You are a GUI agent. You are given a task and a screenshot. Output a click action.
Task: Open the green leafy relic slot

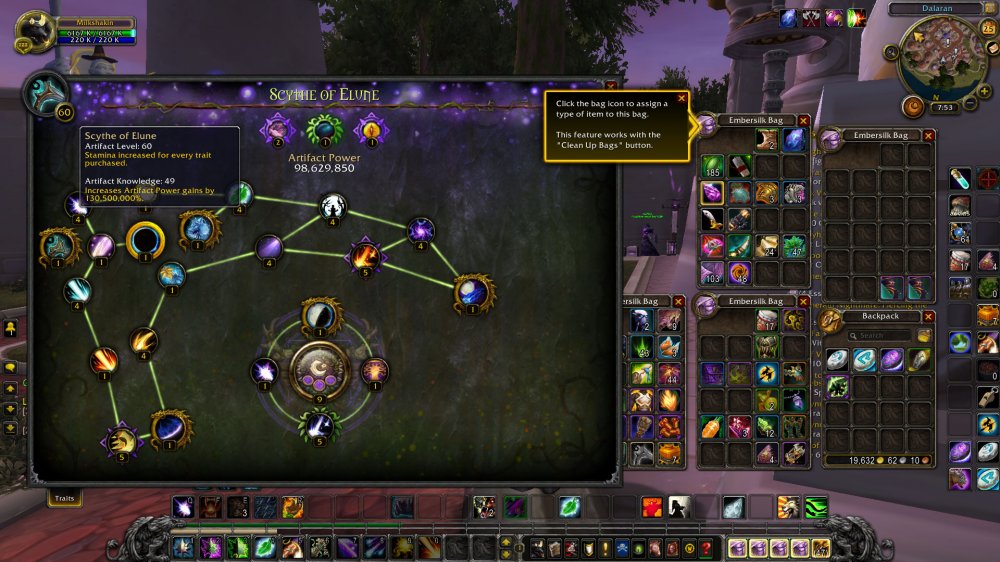pyautogui.click(x=324, y=128)
